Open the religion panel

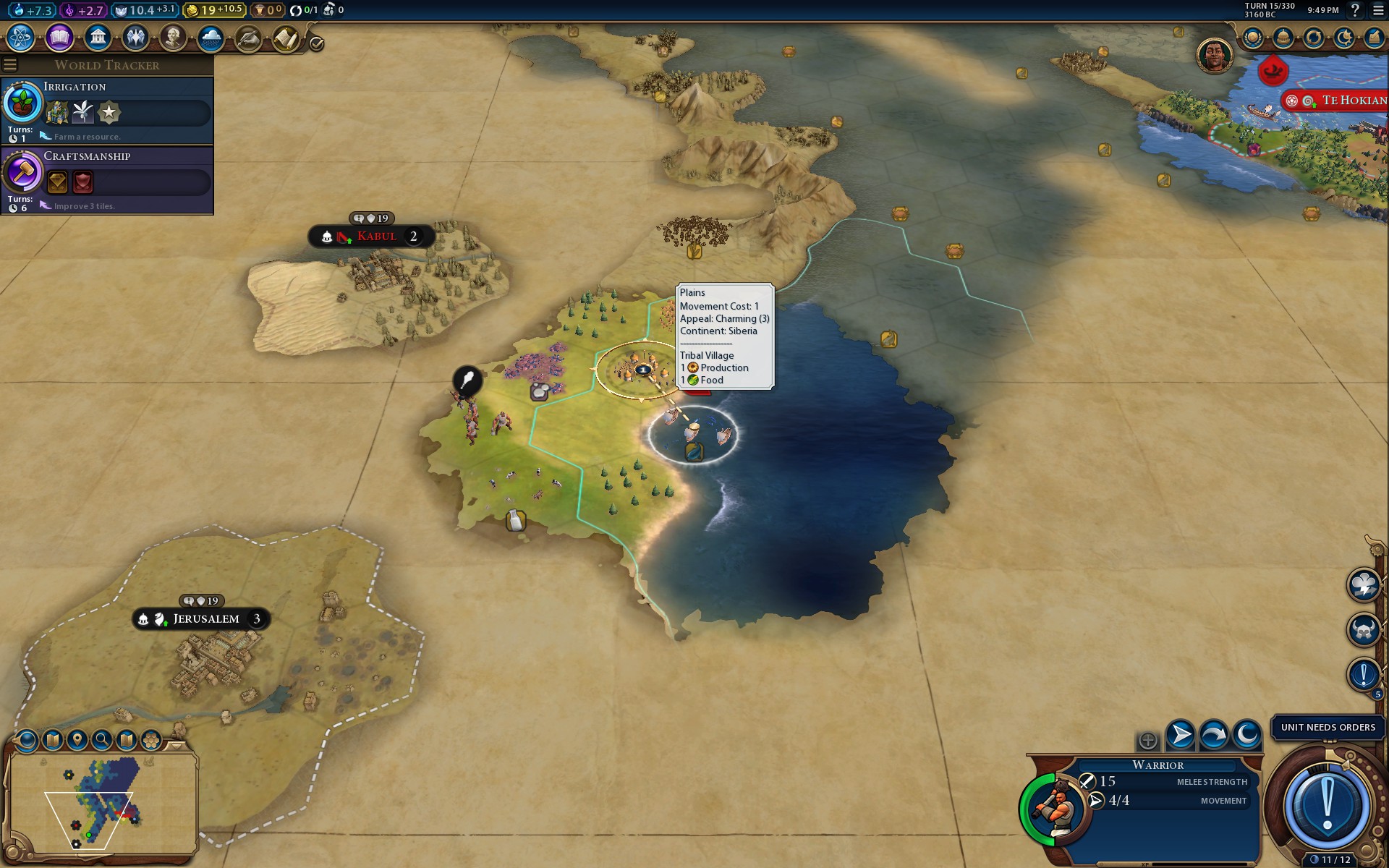135,38
